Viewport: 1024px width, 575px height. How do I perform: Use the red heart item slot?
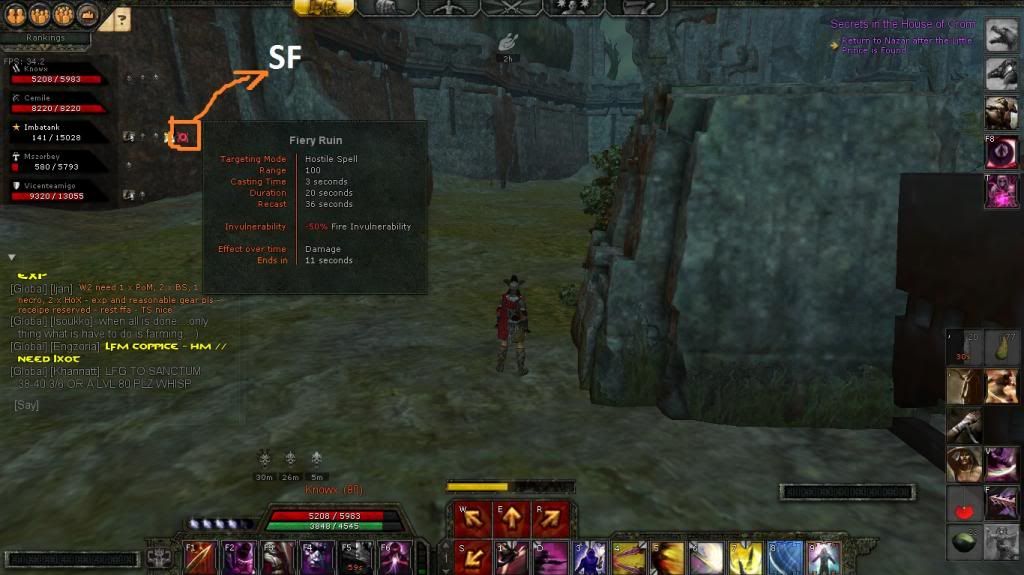click(965, 506)
